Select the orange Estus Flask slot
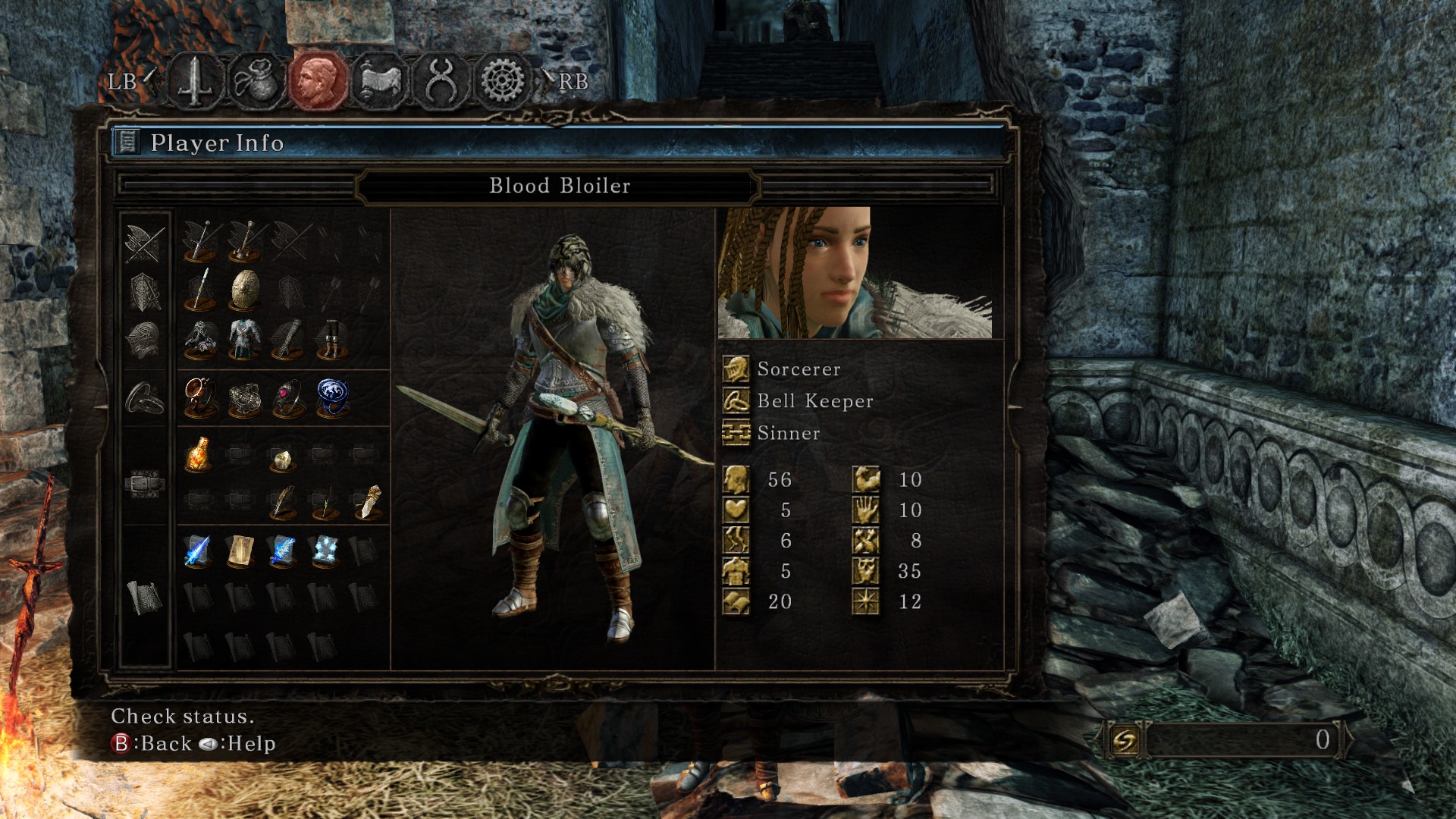Image resolution: width=1456 pixels, height=819 pixels. coord(199,454)
